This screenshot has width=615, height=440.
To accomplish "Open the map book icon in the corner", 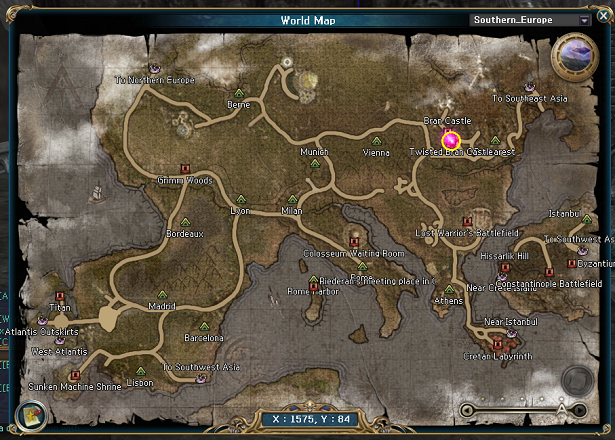I will tap(30, 411).
